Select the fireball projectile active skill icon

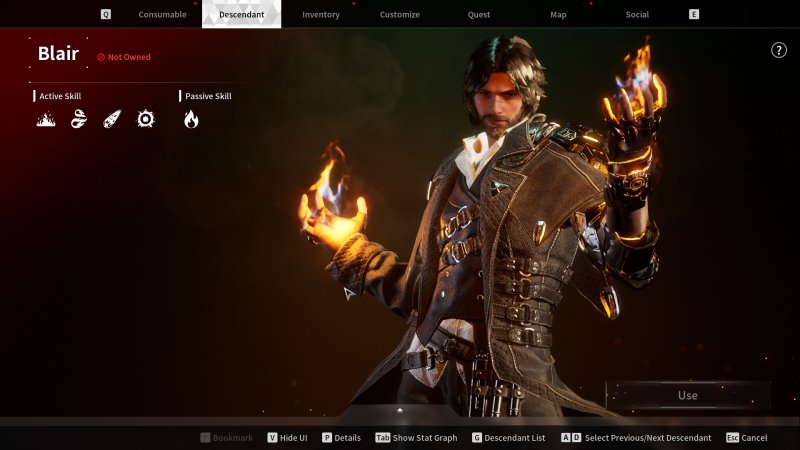tap(112, 120)
